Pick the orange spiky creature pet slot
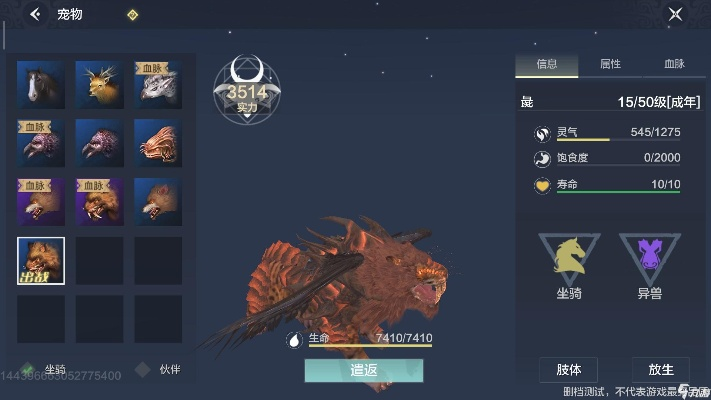711x400 pixels. point(157,143)
